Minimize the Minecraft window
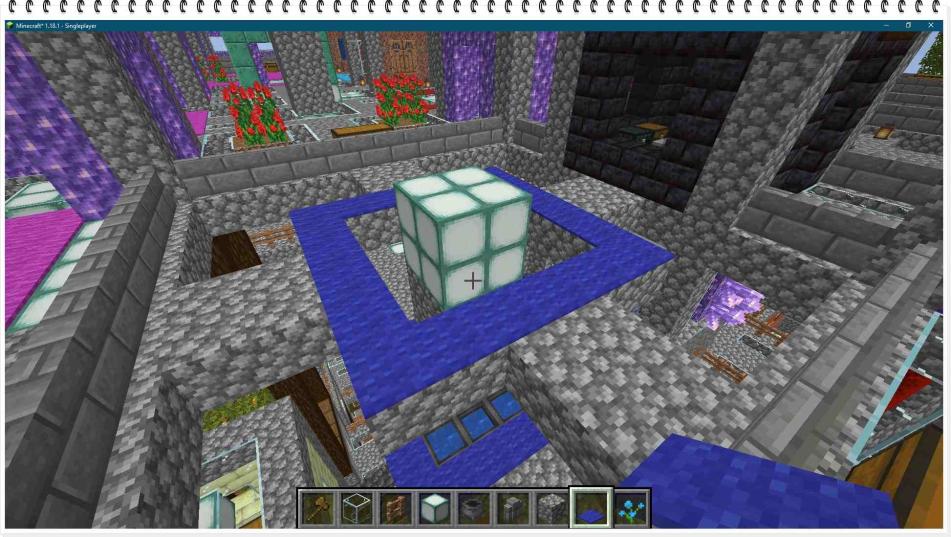Image resolution: width=951 pixels, height=537 pixels. (x=886, y=25)
